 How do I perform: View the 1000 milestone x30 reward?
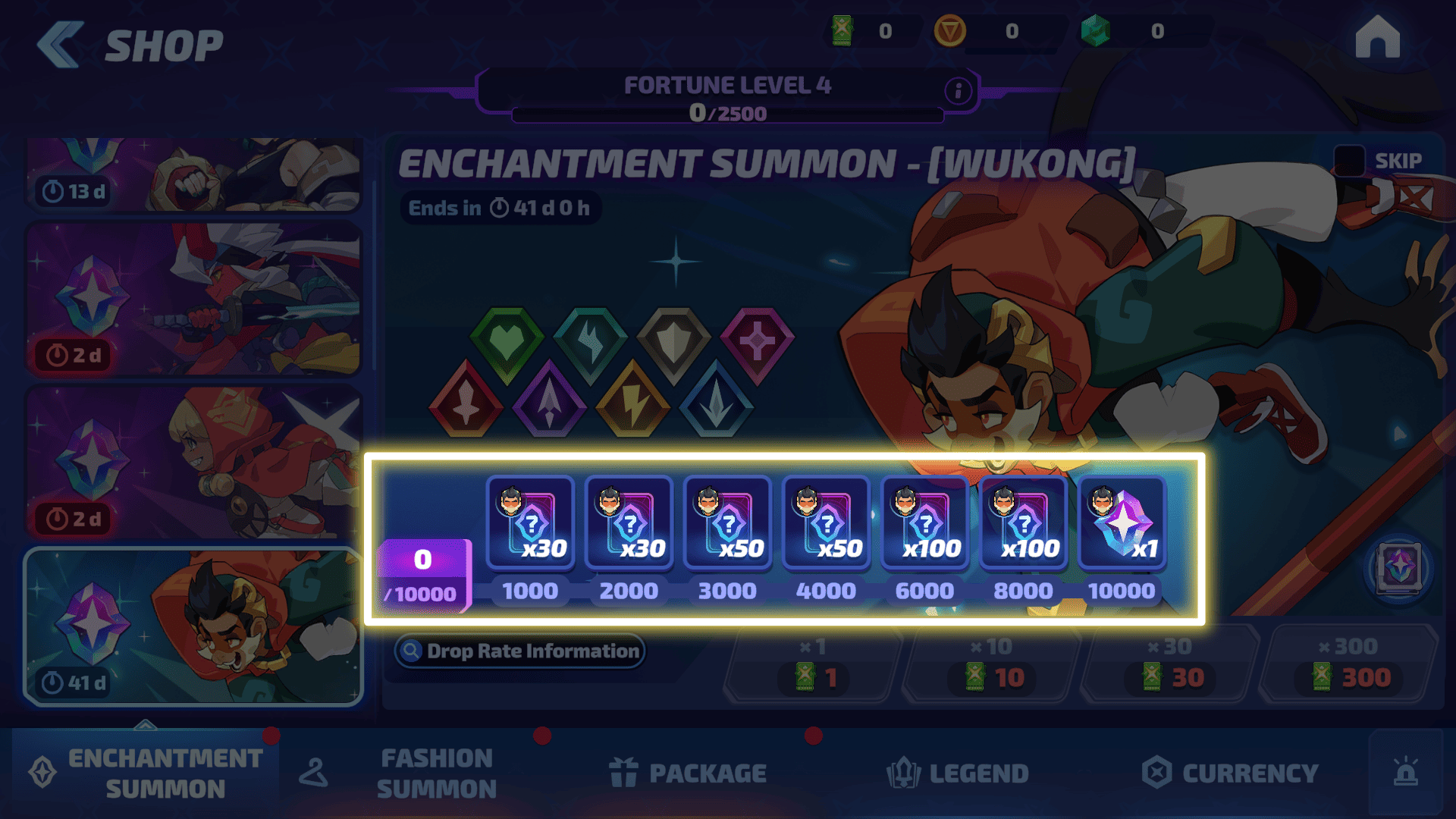(530, 523)
